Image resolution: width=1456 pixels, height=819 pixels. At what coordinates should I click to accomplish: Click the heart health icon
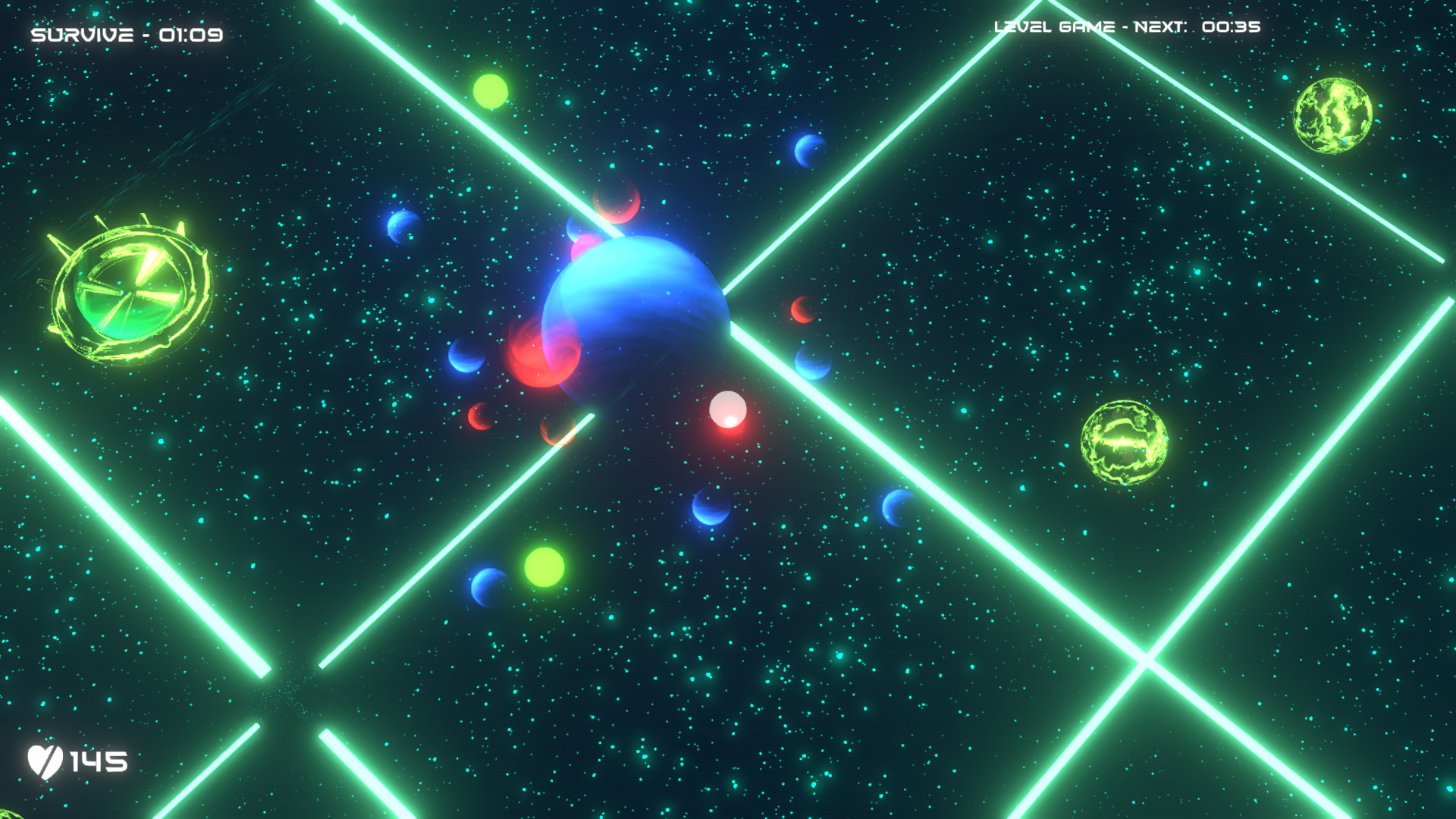pos(47,764)
